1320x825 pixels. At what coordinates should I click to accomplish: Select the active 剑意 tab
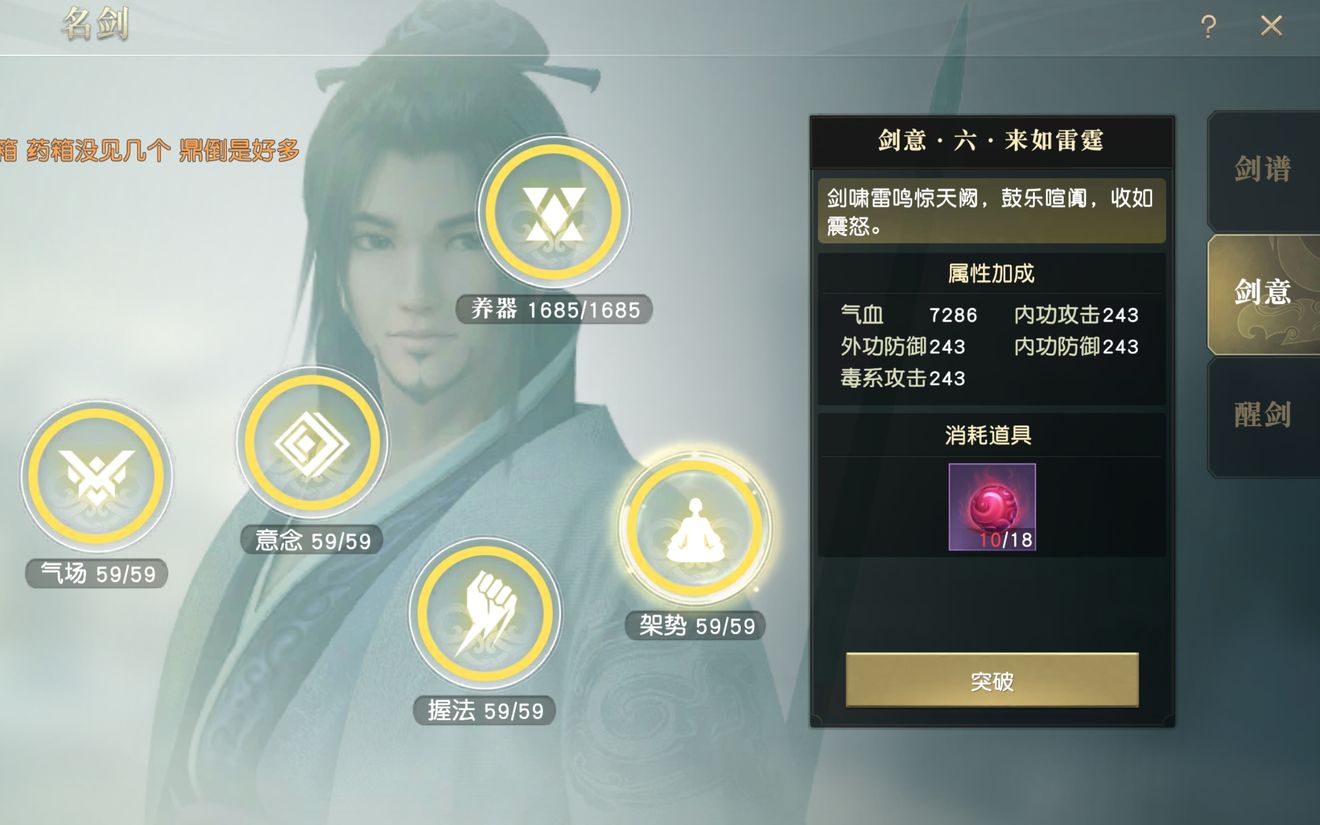click(x=1262, y=292)
